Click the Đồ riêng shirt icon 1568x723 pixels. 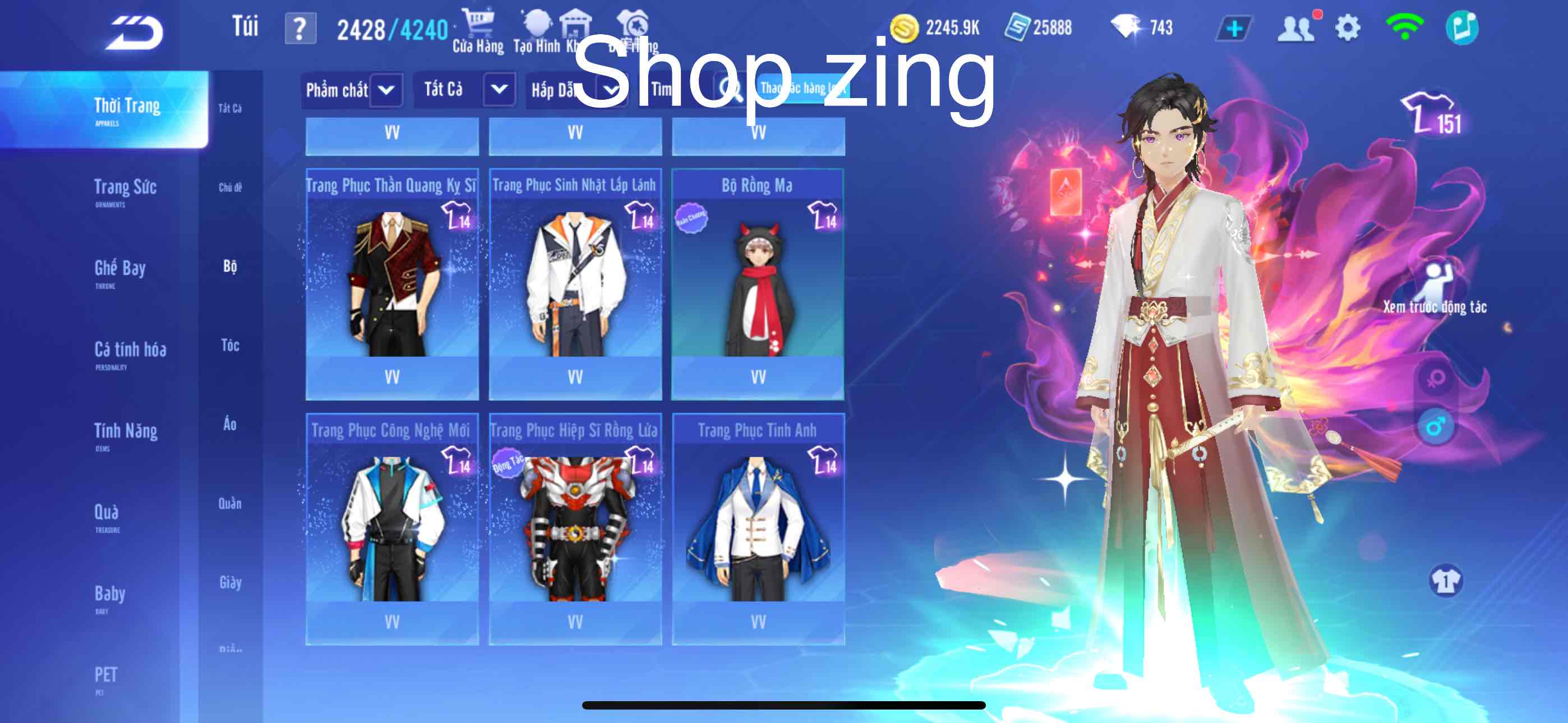(x=633, y=24)
